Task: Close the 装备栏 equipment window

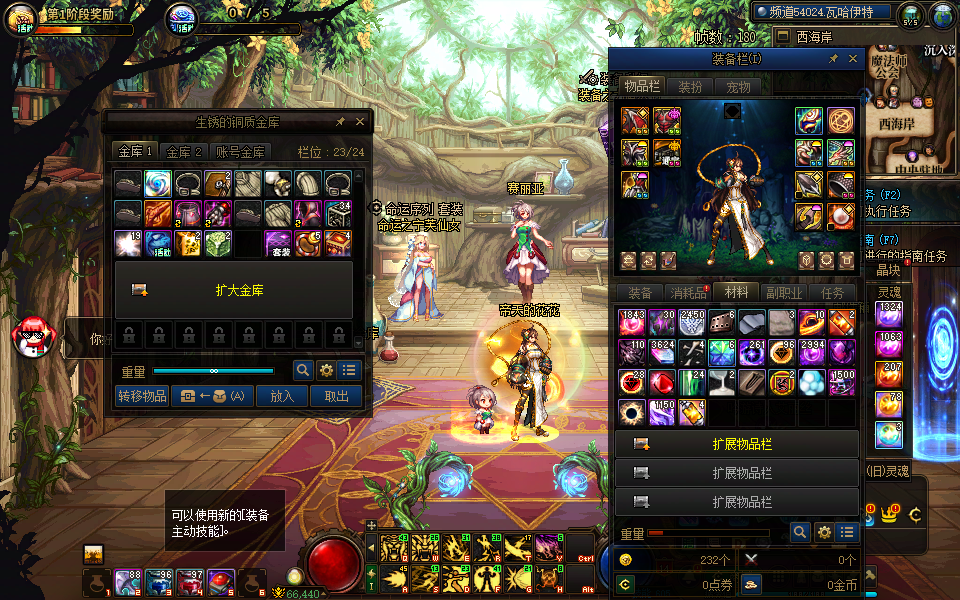Action: 851,59
